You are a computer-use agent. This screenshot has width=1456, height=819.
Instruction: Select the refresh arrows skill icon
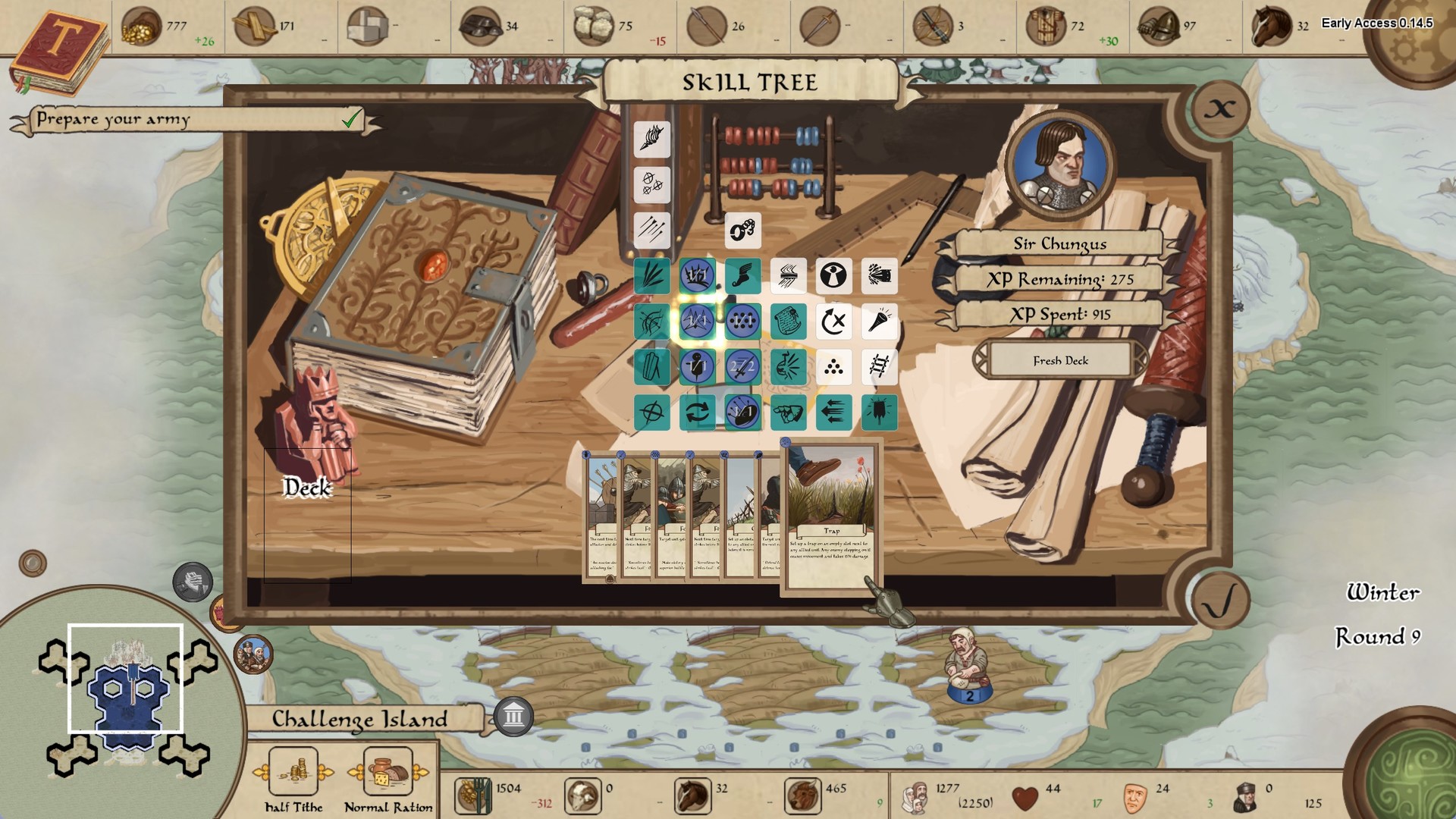698,413
